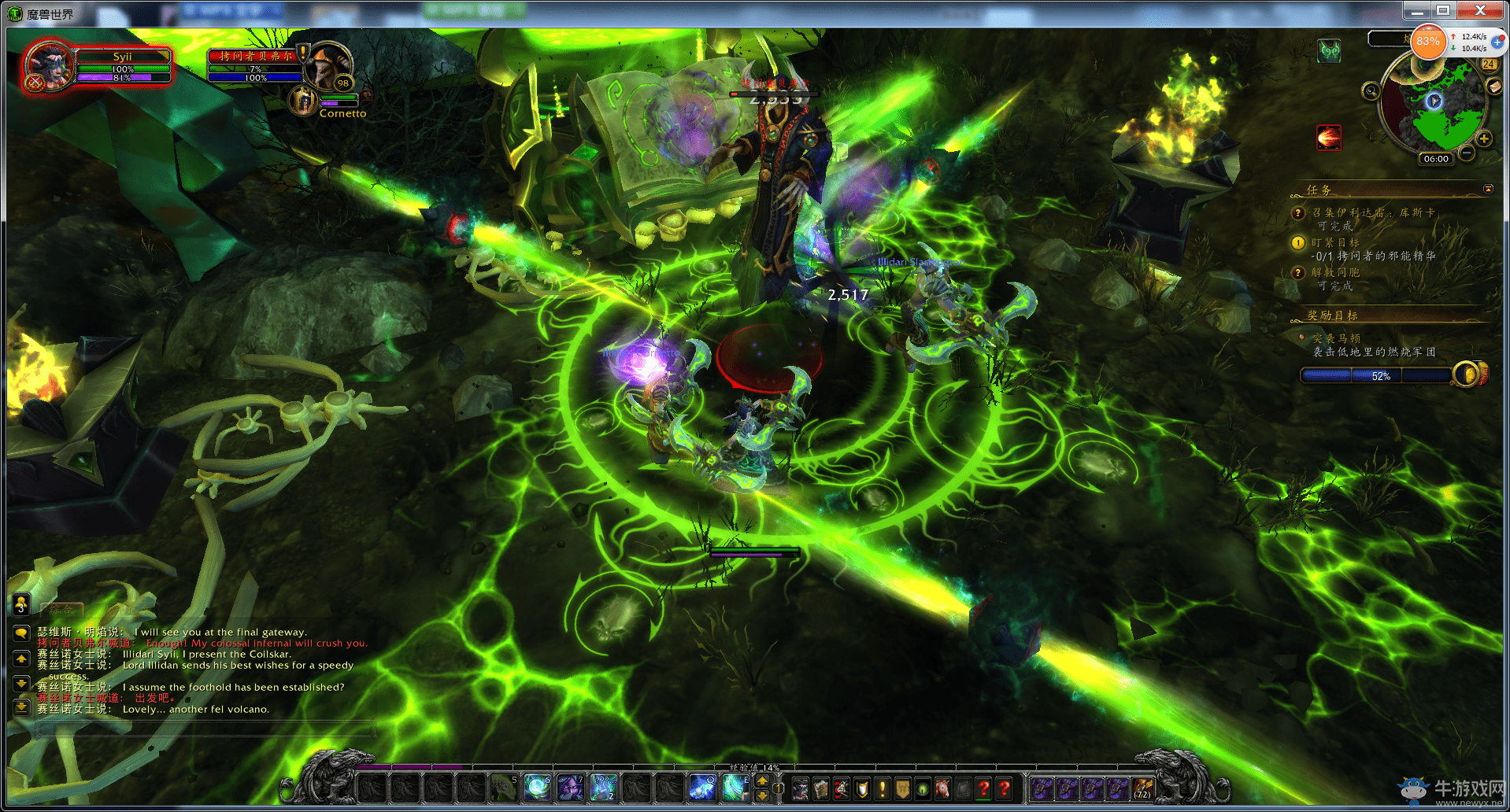Use the purple hooded ability on key 7
Image resolution: width=1510 pixels, height=812 pixels.
(570, 787)
